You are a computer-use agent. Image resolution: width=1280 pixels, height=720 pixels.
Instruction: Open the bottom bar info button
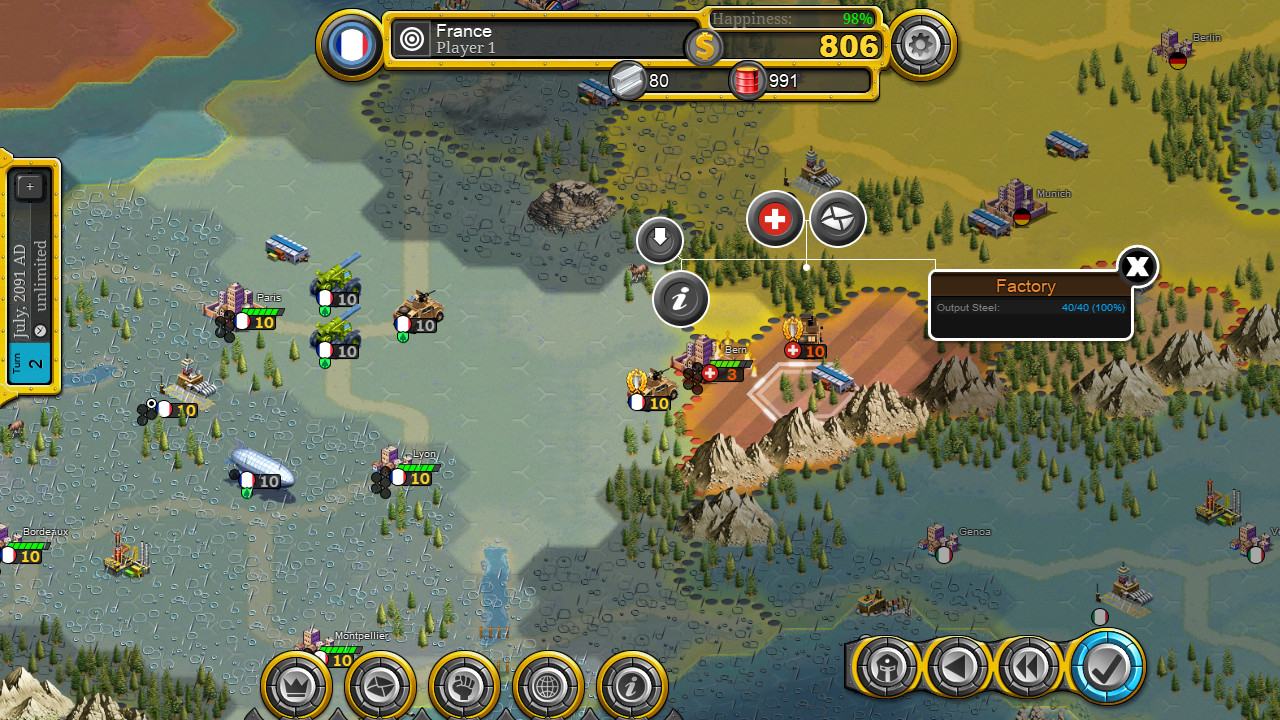632,686
